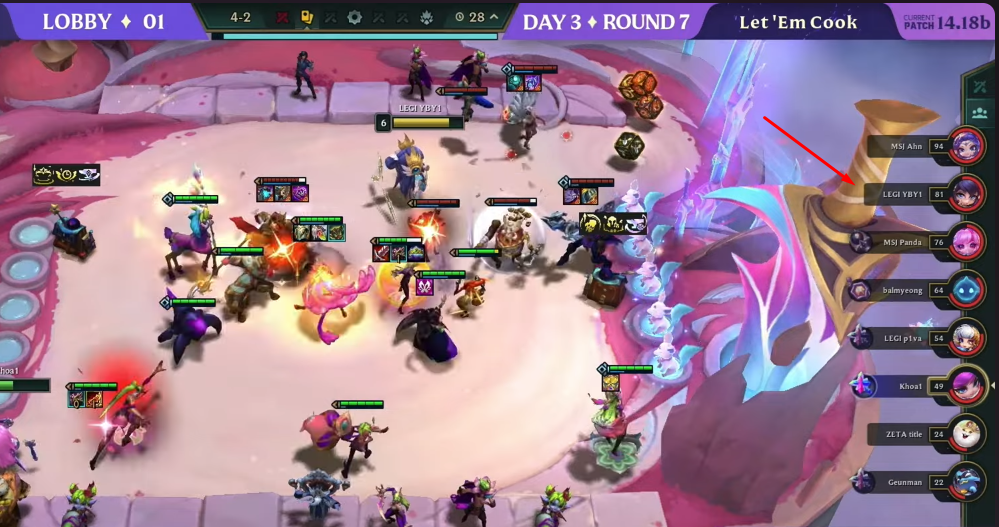Click MSJ Panda's pink portrait
Screen dimensions: 999x527
(966, 241)
